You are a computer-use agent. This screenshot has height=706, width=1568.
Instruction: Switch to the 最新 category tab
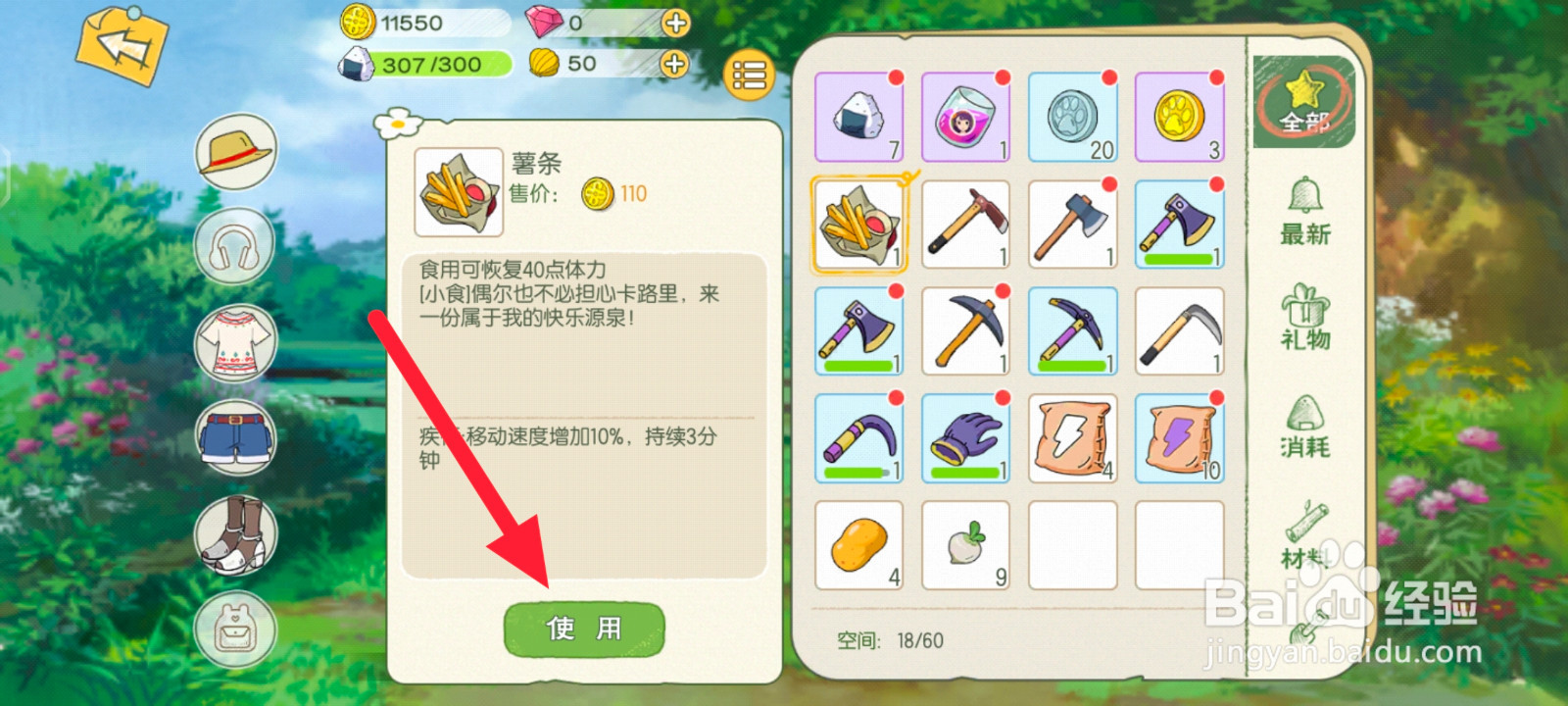pyautogui.click(x=1307, y=218)
